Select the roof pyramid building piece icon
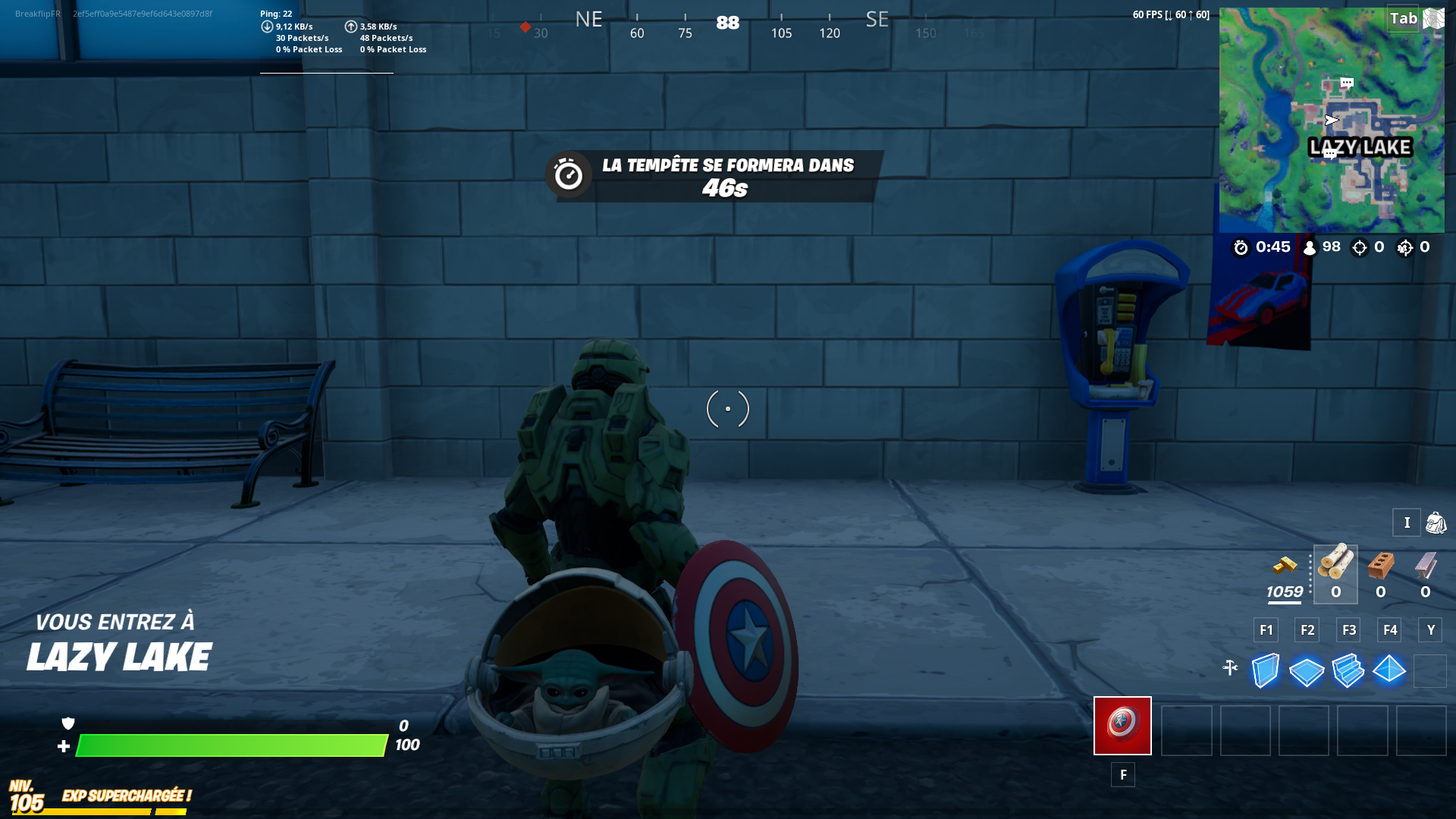The height and width of the screenshot is (819, 1456). point(1390,670)
